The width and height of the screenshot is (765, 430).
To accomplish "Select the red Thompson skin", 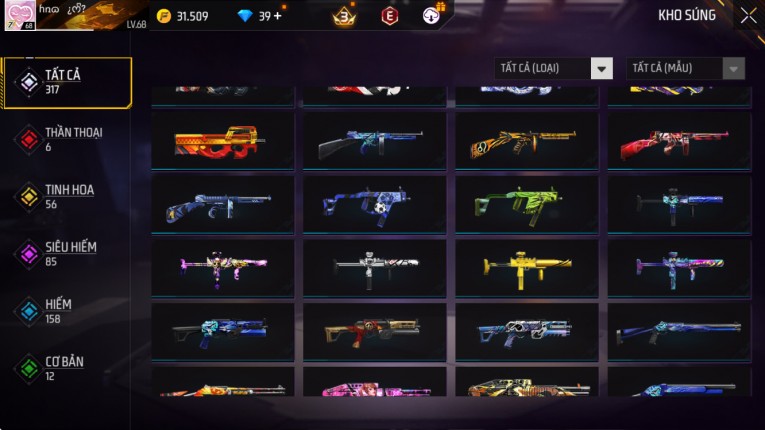I will [x=679, y=141].
